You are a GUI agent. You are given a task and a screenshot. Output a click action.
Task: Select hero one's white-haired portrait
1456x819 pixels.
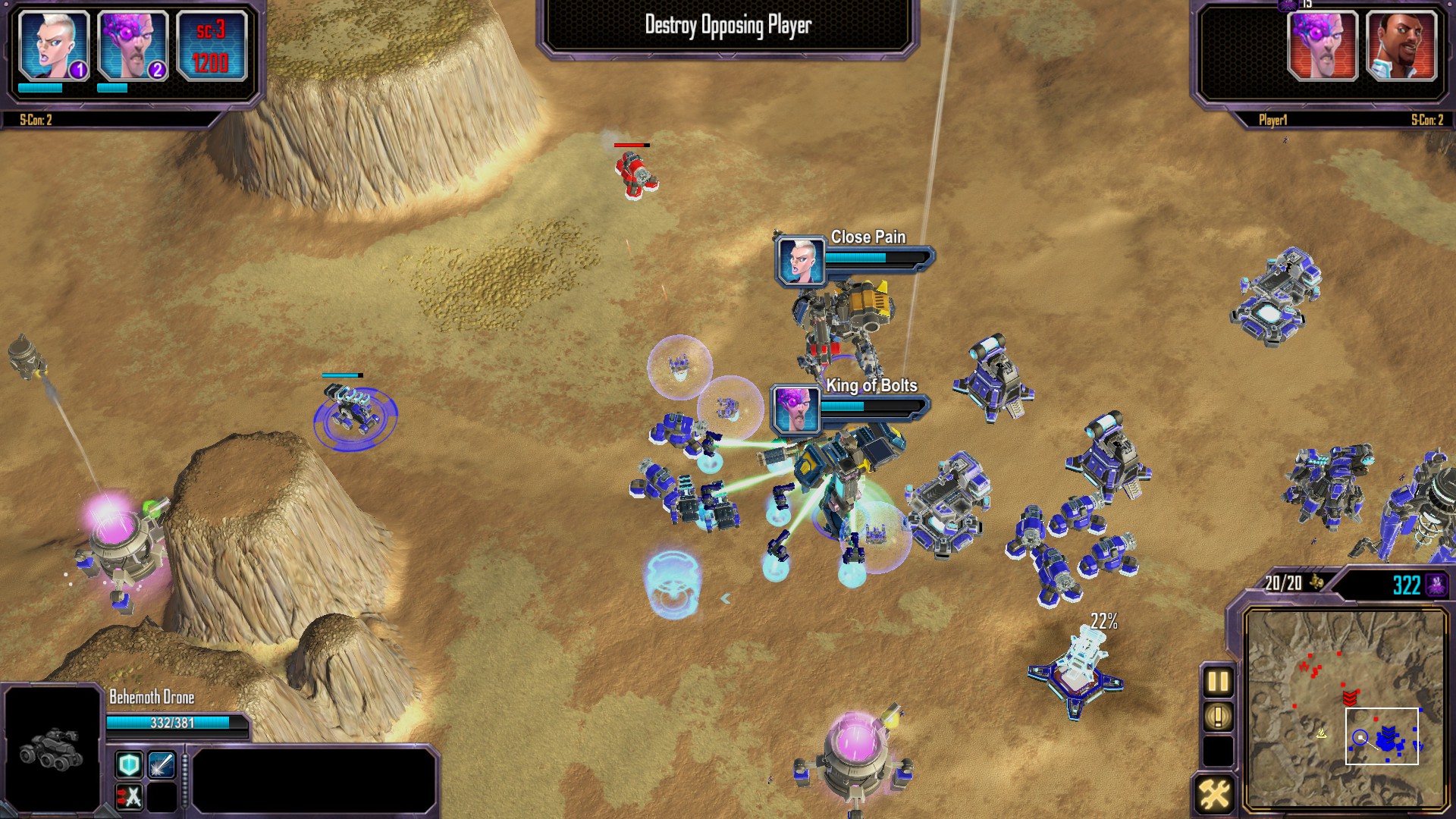point(53,45)
